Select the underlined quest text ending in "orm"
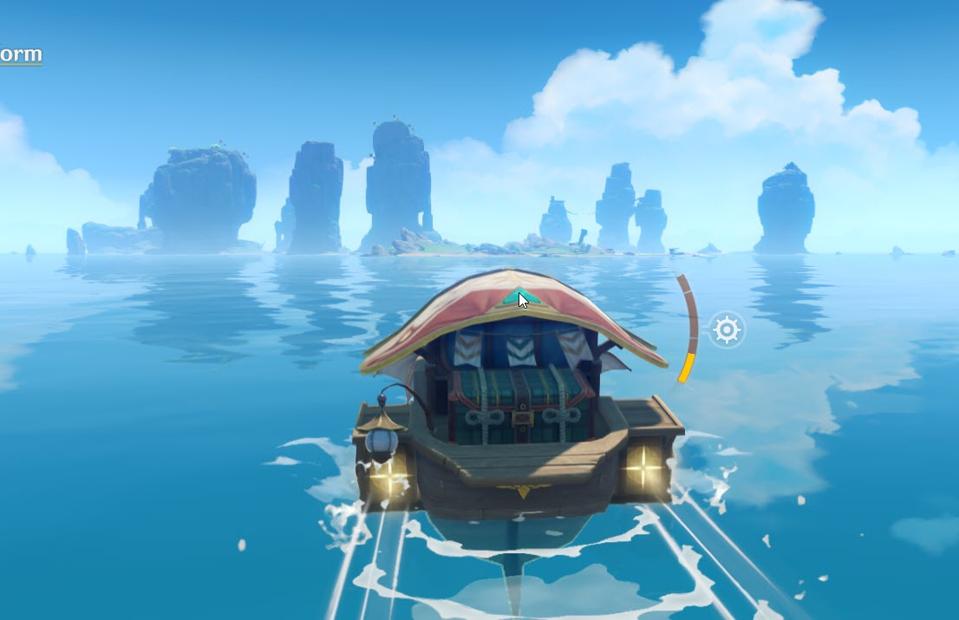This screenshot has width=959, height=620. [x=20, y=54]
